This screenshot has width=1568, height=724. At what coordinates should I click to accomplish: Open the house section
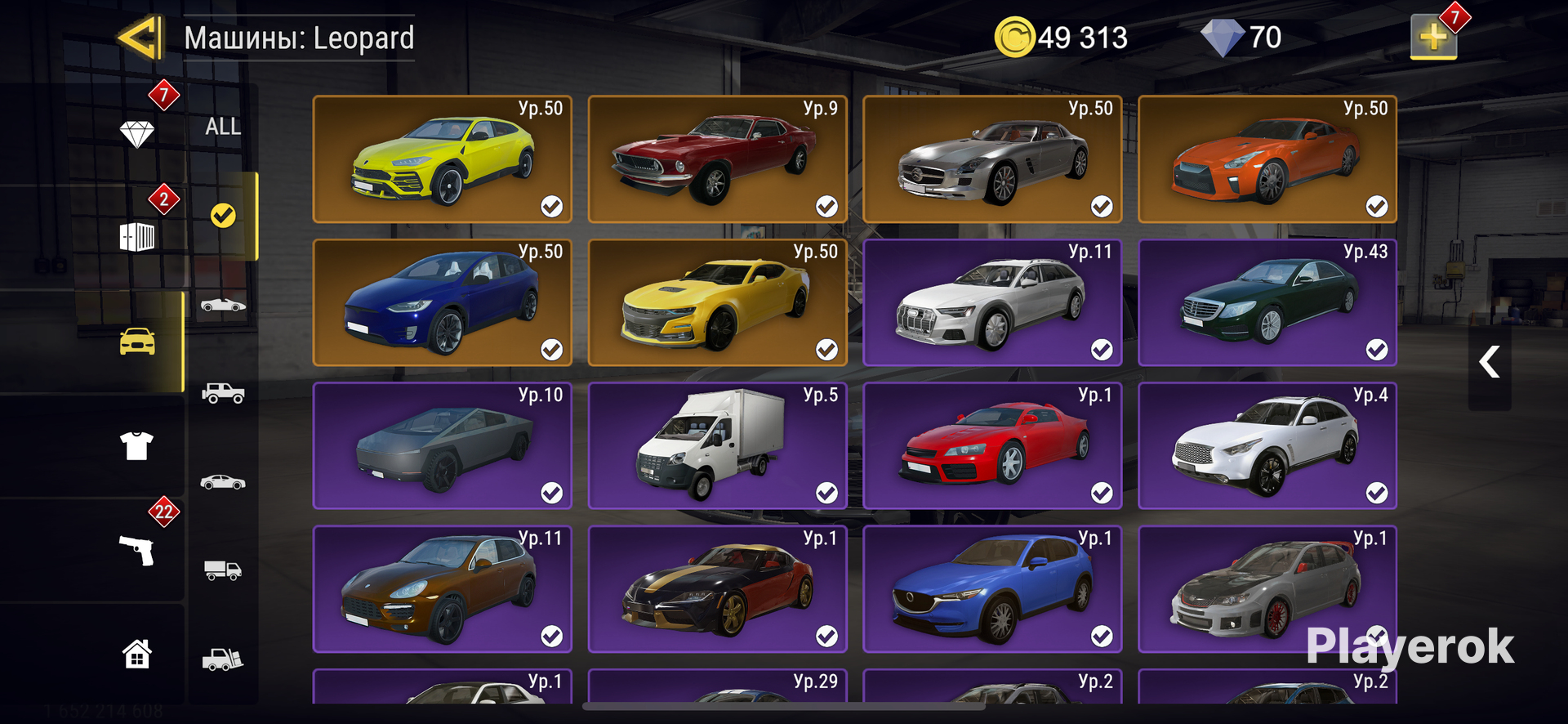(x=137, y=654)
